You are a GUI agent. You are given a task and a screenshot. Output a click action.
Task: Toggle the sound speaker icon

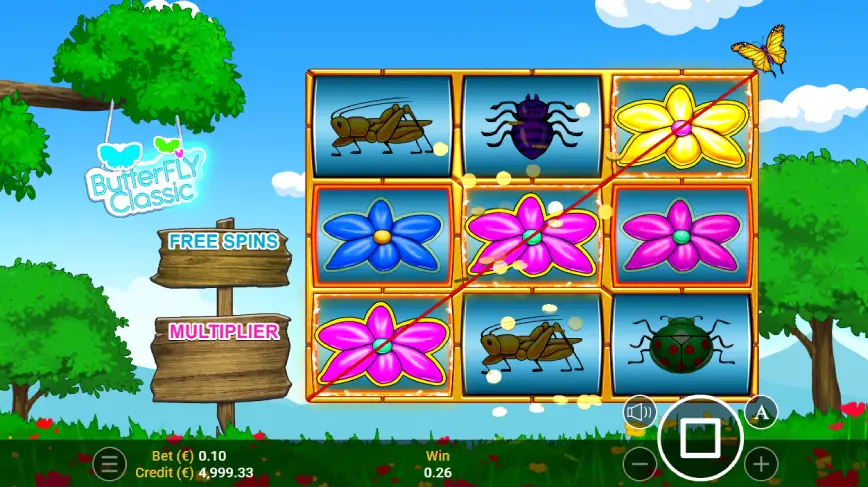pyautogui.click(x=639, y=411)
